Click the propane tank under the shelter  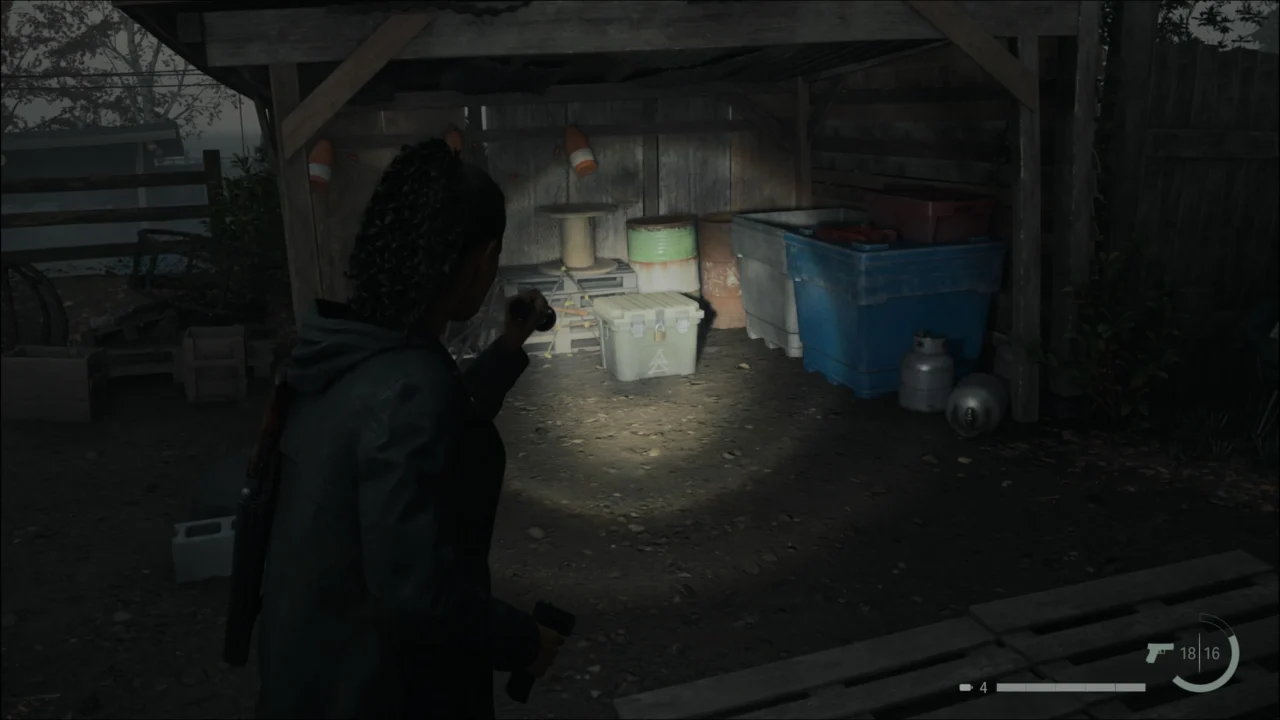[928, 372]
